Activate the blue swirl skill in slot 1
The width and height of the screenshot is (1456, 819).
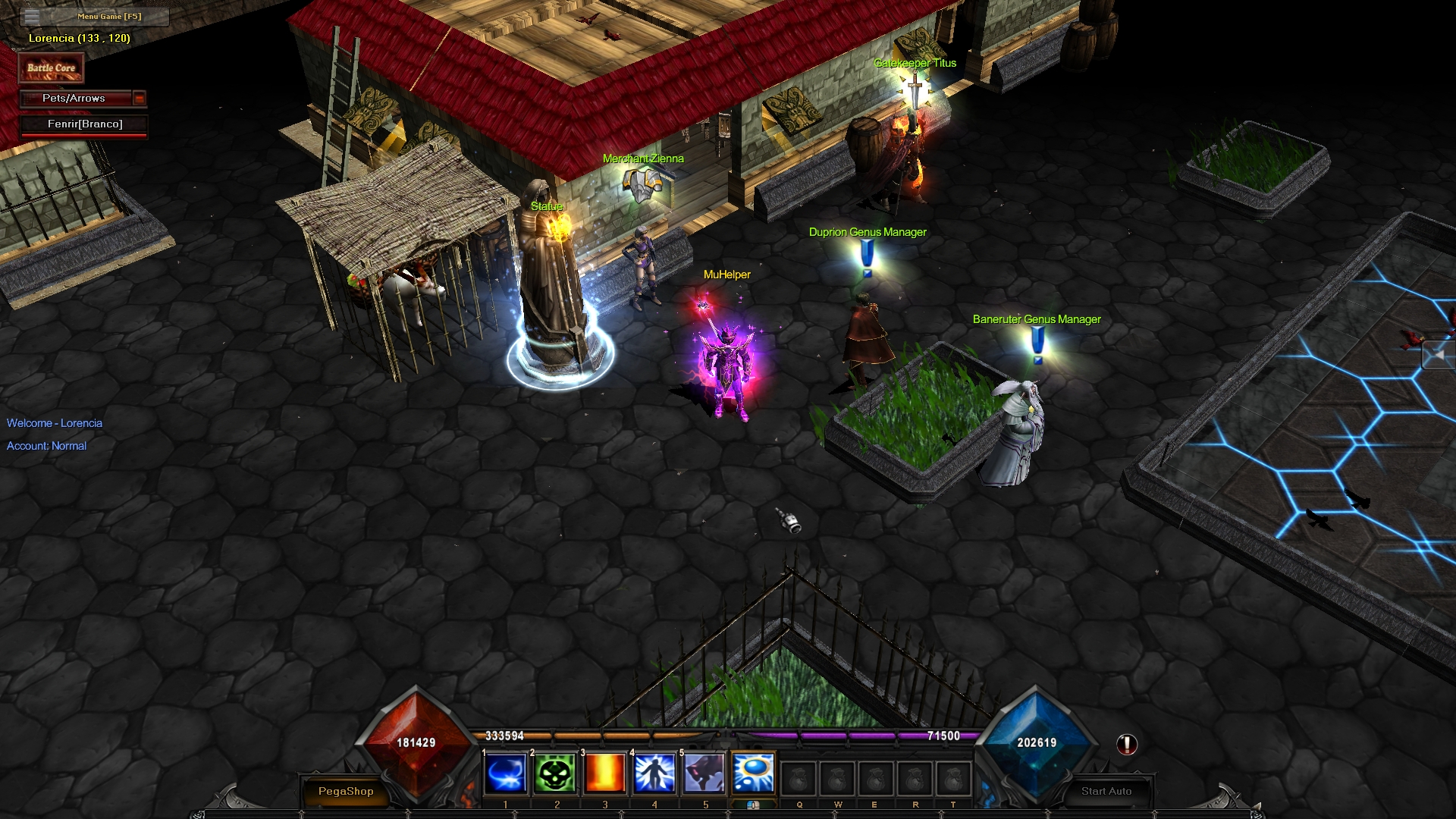505,773
